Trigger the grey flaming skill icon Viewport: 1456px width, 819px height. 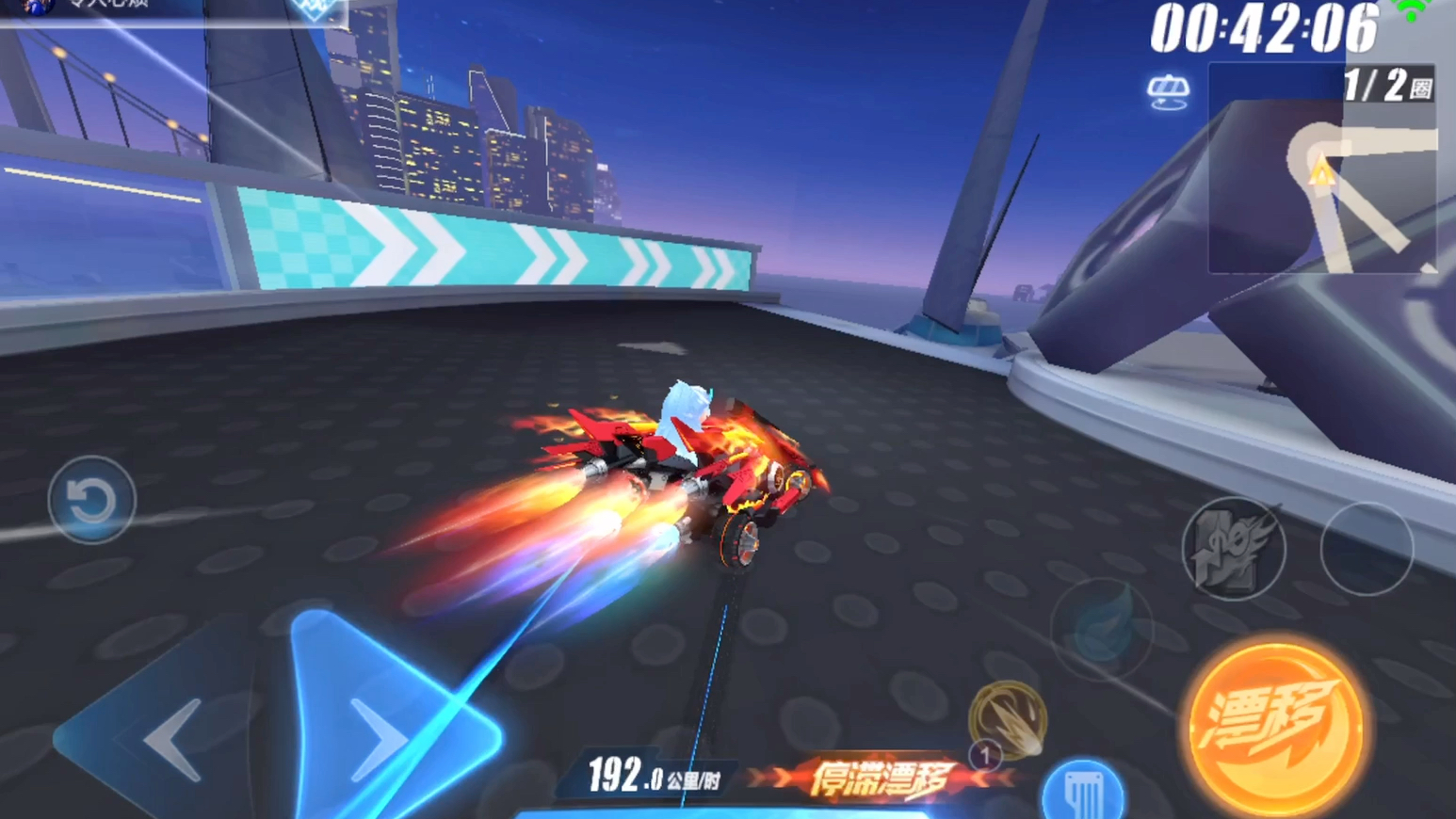[x=1233, y=548]
